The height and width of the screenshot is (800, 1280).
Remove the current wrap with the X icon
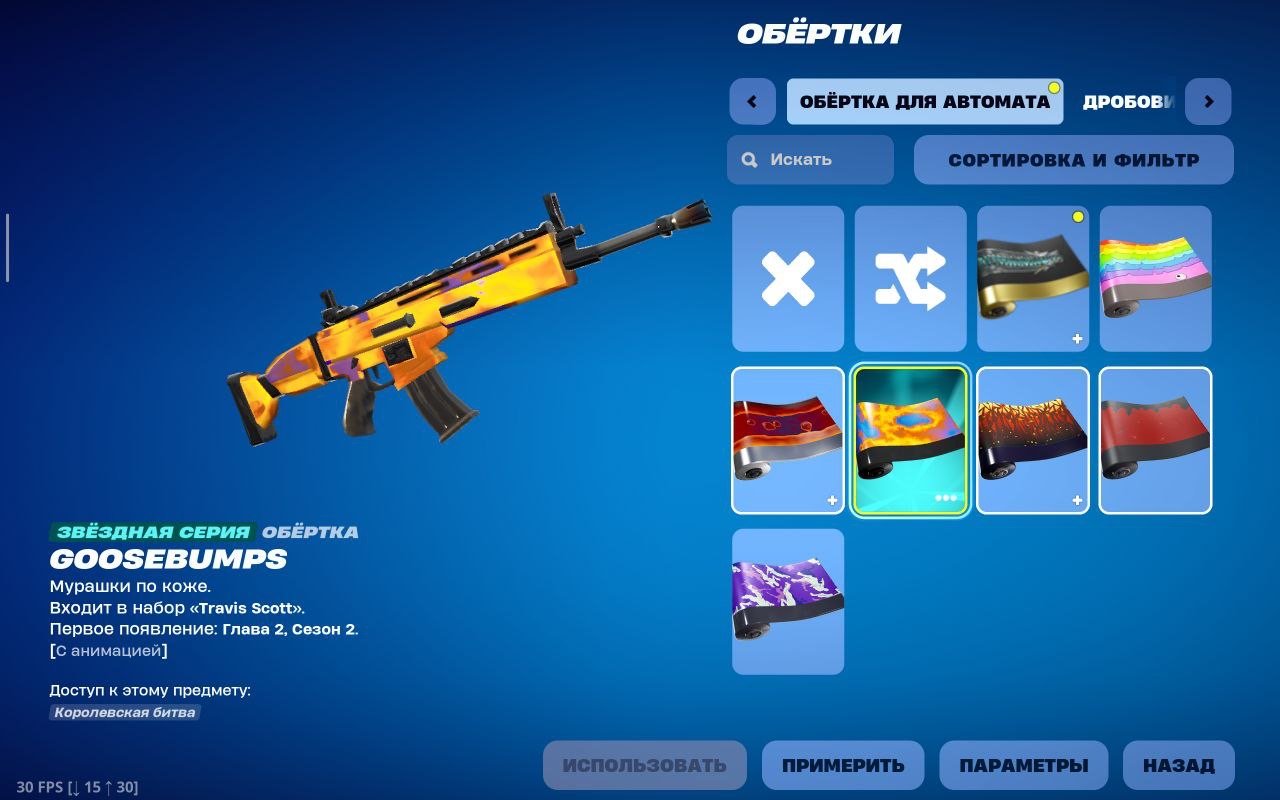tap(787, 278)
